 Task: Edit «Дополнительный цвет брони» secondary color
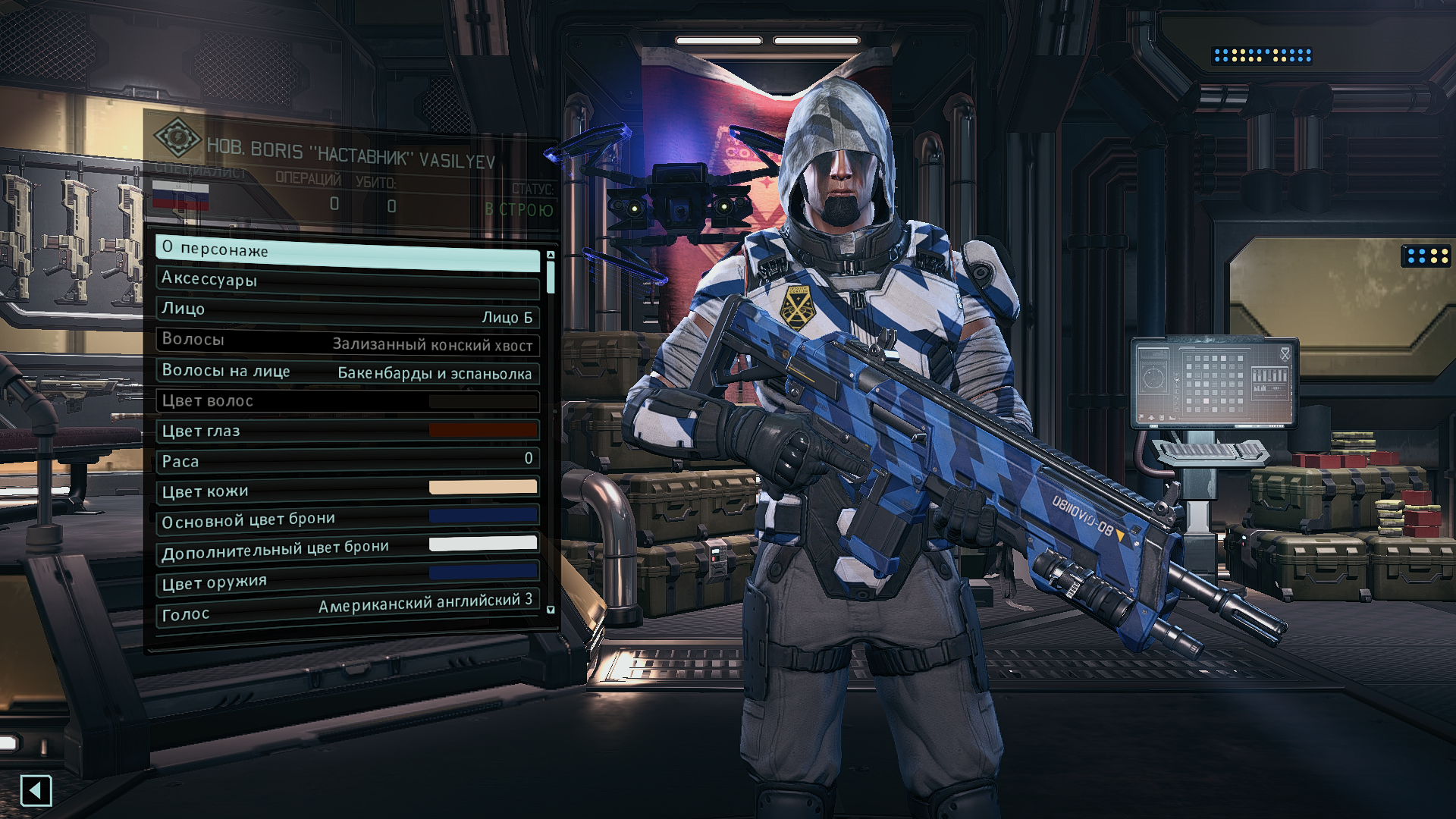click(347, 549)
